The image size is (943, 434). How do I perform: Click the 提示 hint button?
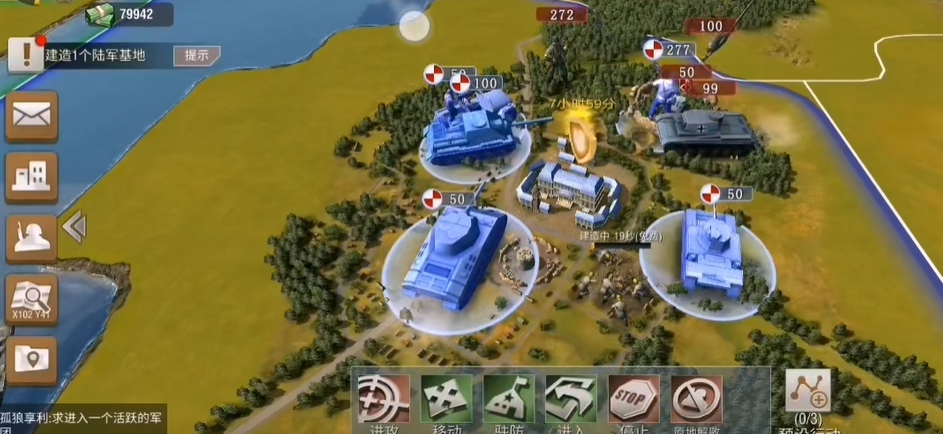click(196, 56)
